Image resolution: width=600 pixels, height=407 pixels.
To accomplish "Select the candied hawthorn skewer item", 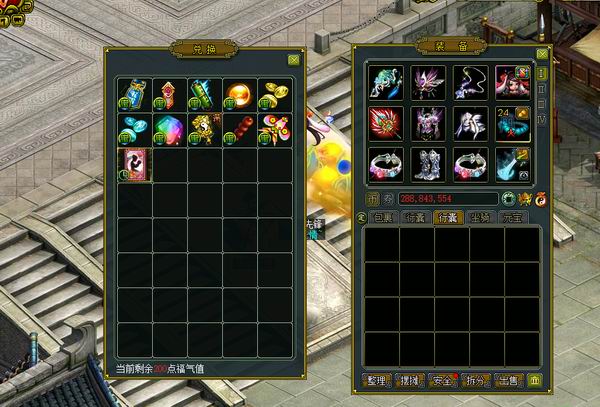I will click(238, 129).
